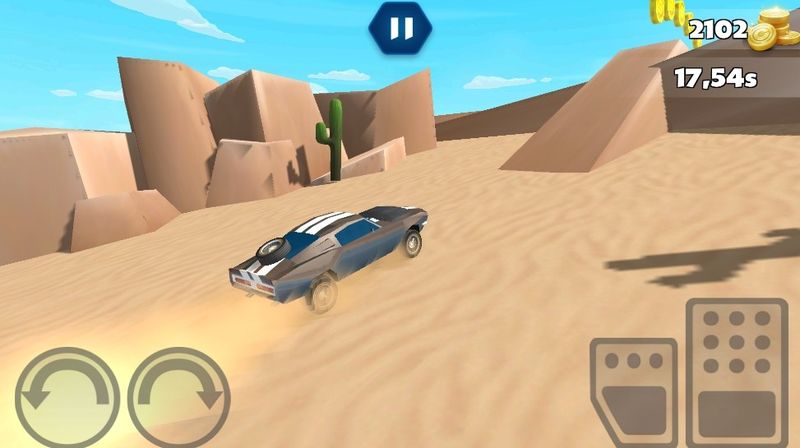Screen dimensions: 800x448
Task: Tap the clockwise tilt arrow button
Action: pos(180,397)
